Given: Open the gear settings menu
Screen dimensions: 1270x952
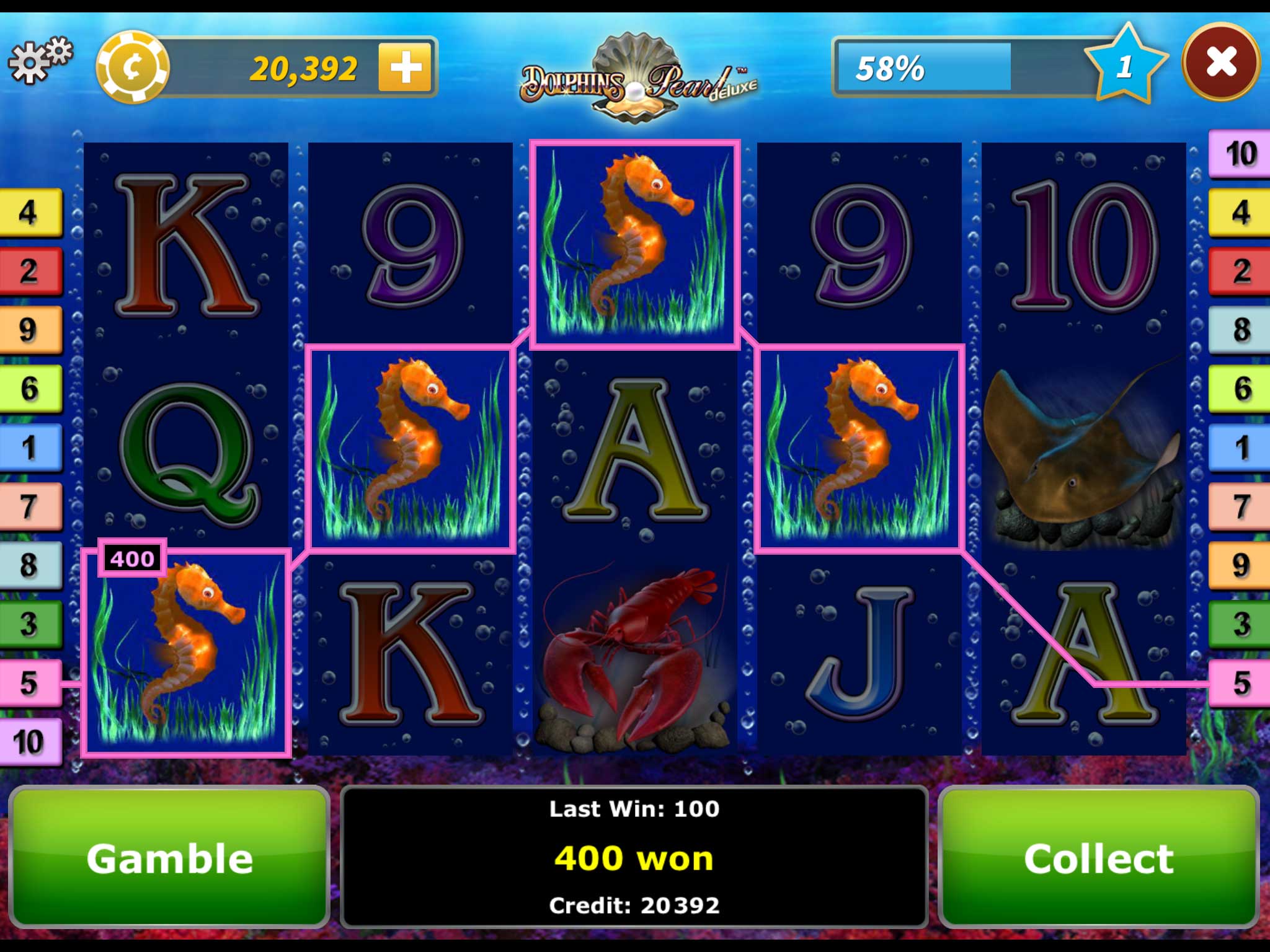Looking at the screenshot, I should [40, 61].
